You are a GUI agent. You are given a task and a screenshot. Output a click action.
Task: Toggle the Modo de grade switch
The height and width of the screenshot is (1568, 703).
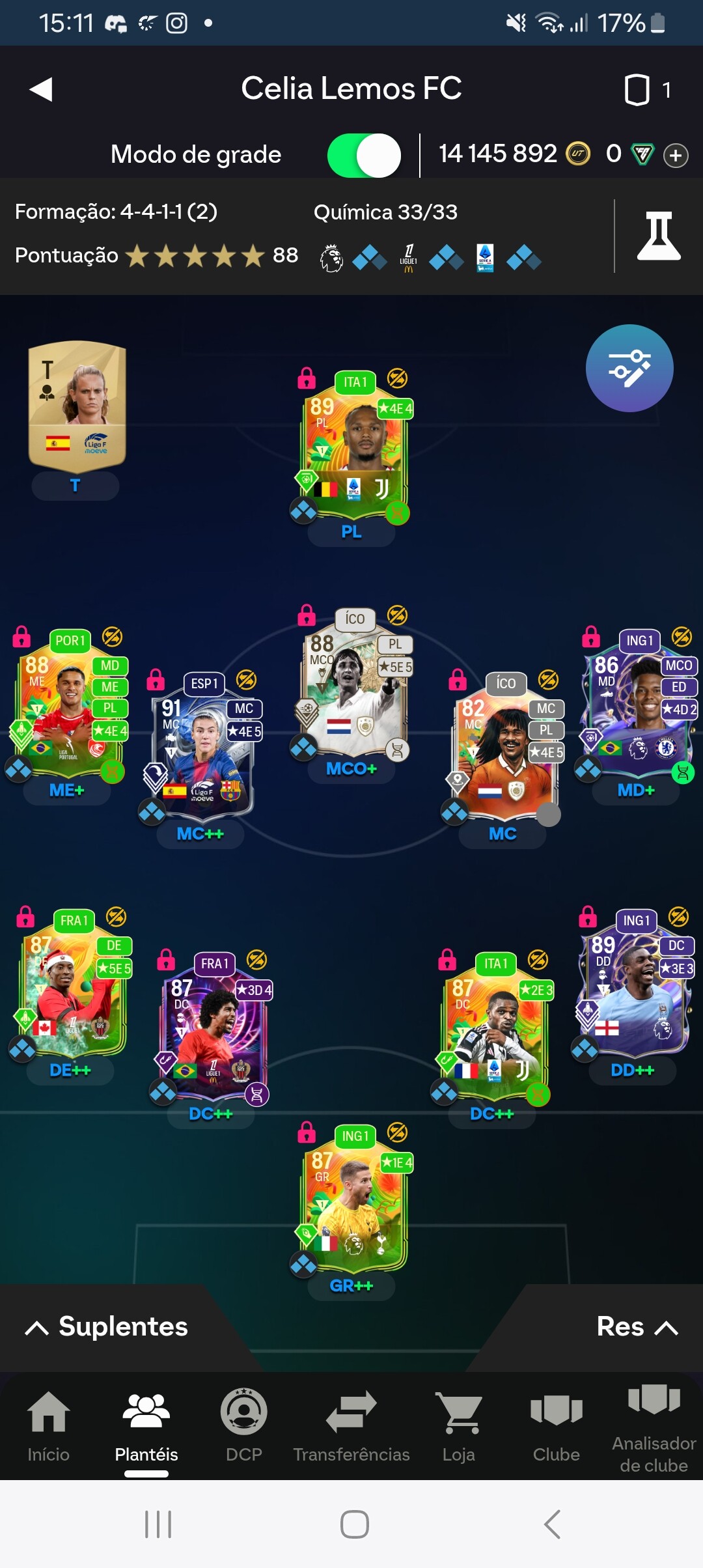click(x=364, y=155)
